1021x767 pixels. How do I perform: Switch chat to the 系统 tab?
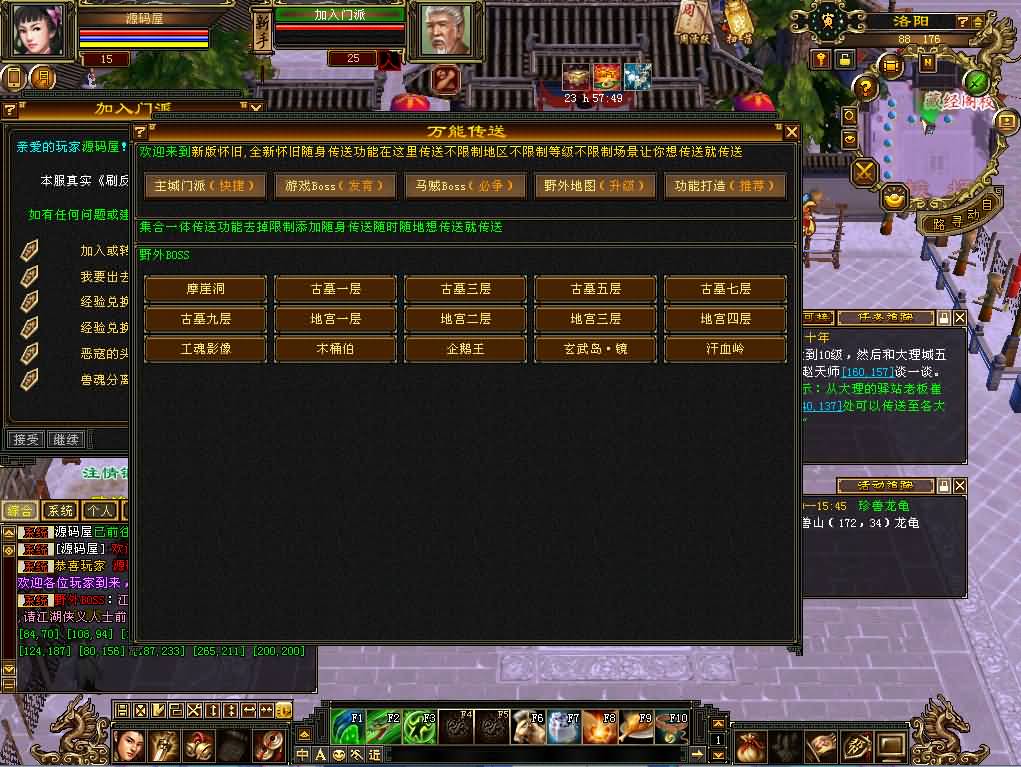coord(59,511)
